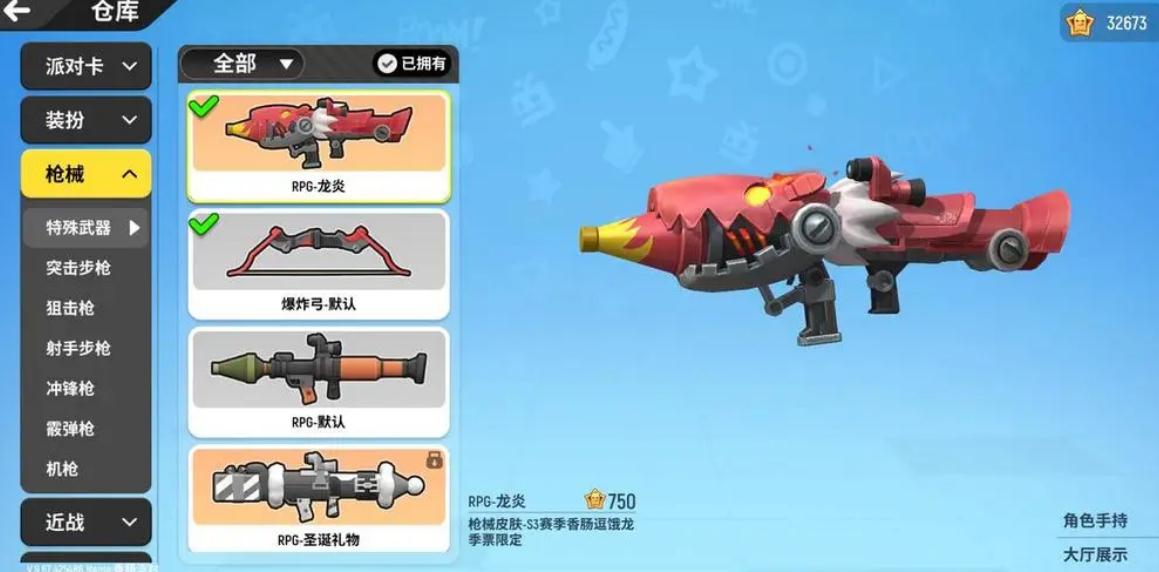Show the 冲锋枪 list
Image resolution: width=1159 pixels, height=572 pixels.
(70, 388)
